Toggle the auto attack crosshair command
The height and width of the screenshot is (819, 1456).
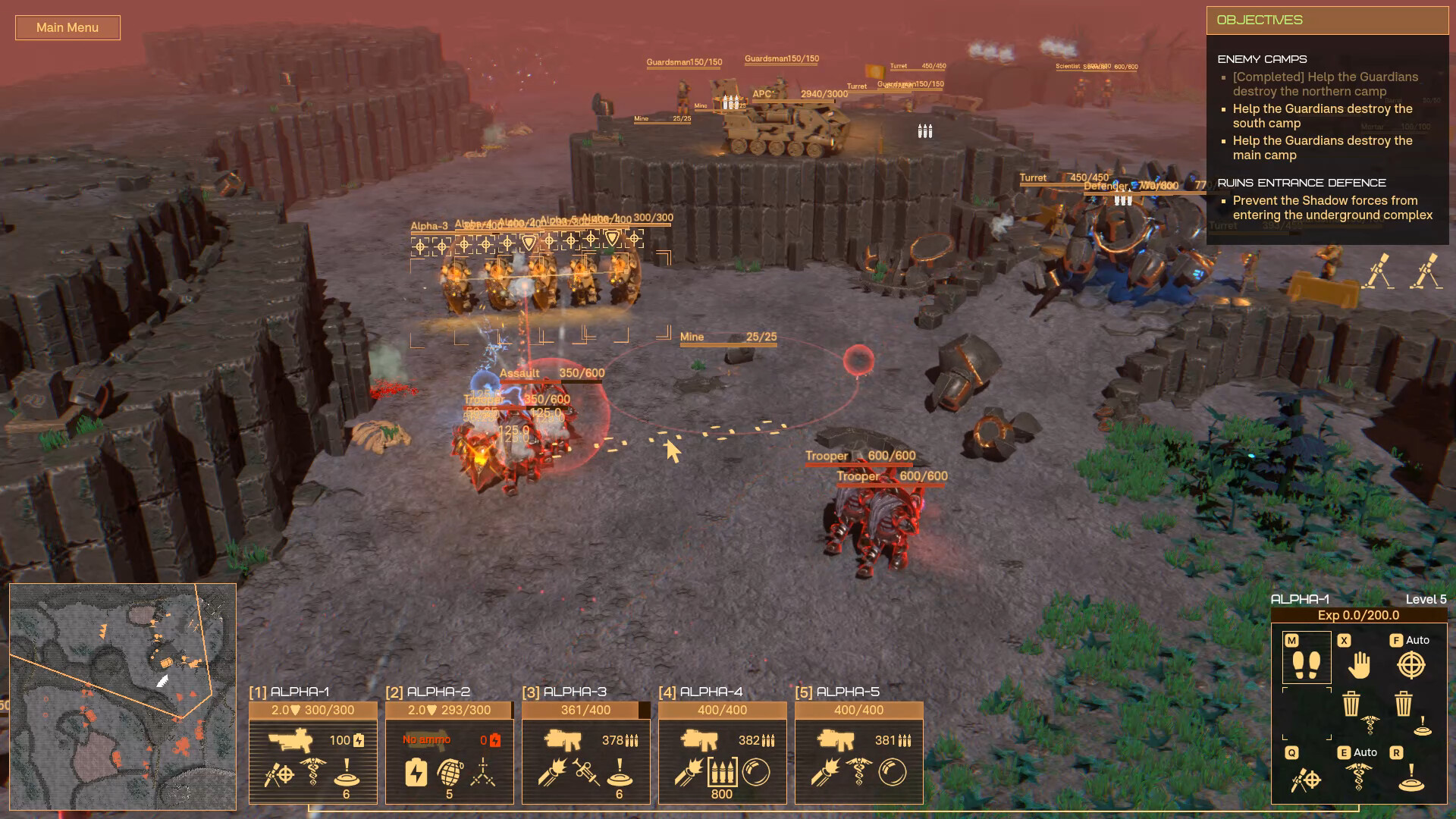[1410, 665]
